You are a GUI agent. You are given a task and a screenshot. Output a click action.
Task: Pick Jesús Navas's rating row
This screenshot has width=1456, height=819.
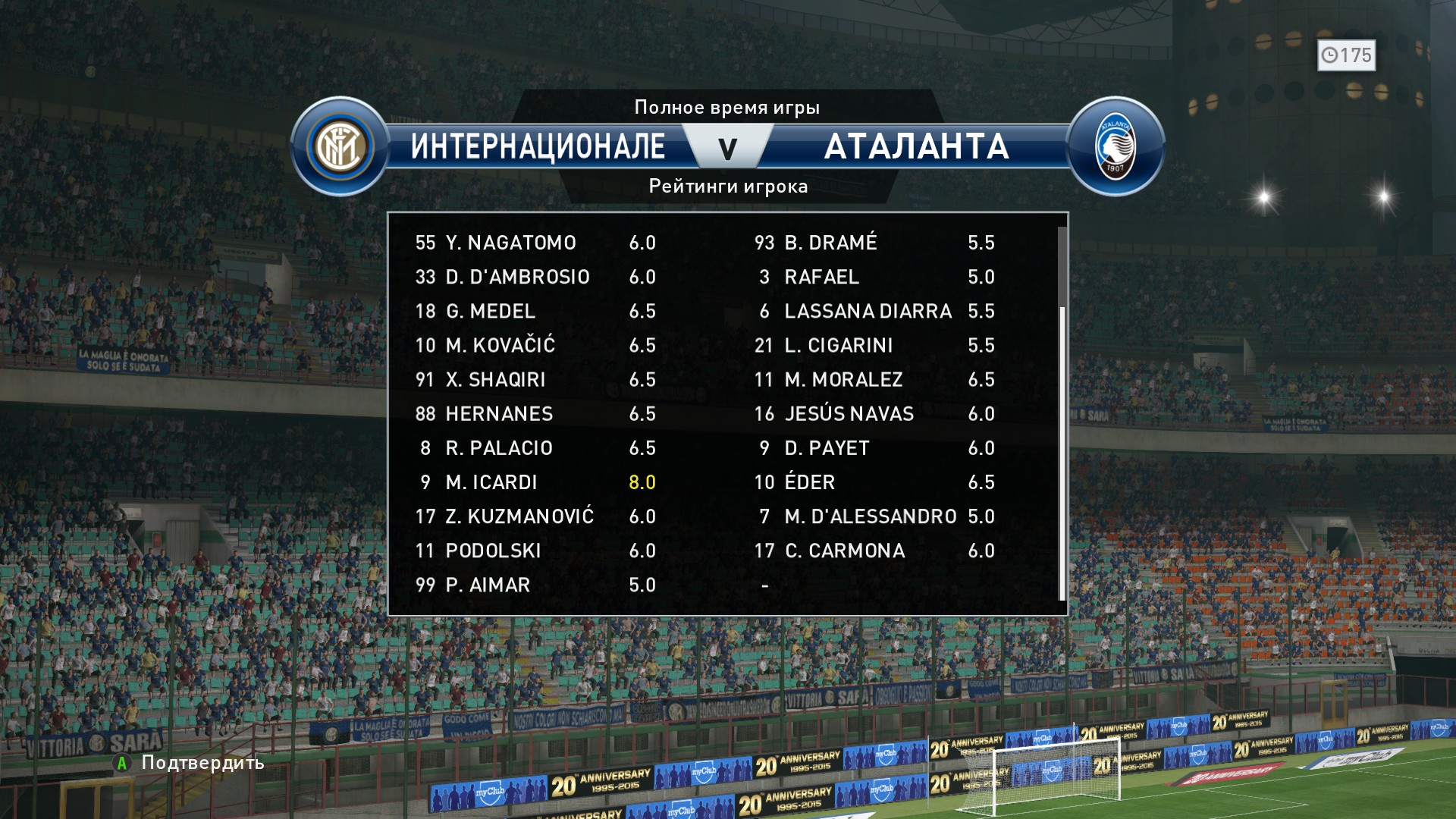[x=874, y=413]
